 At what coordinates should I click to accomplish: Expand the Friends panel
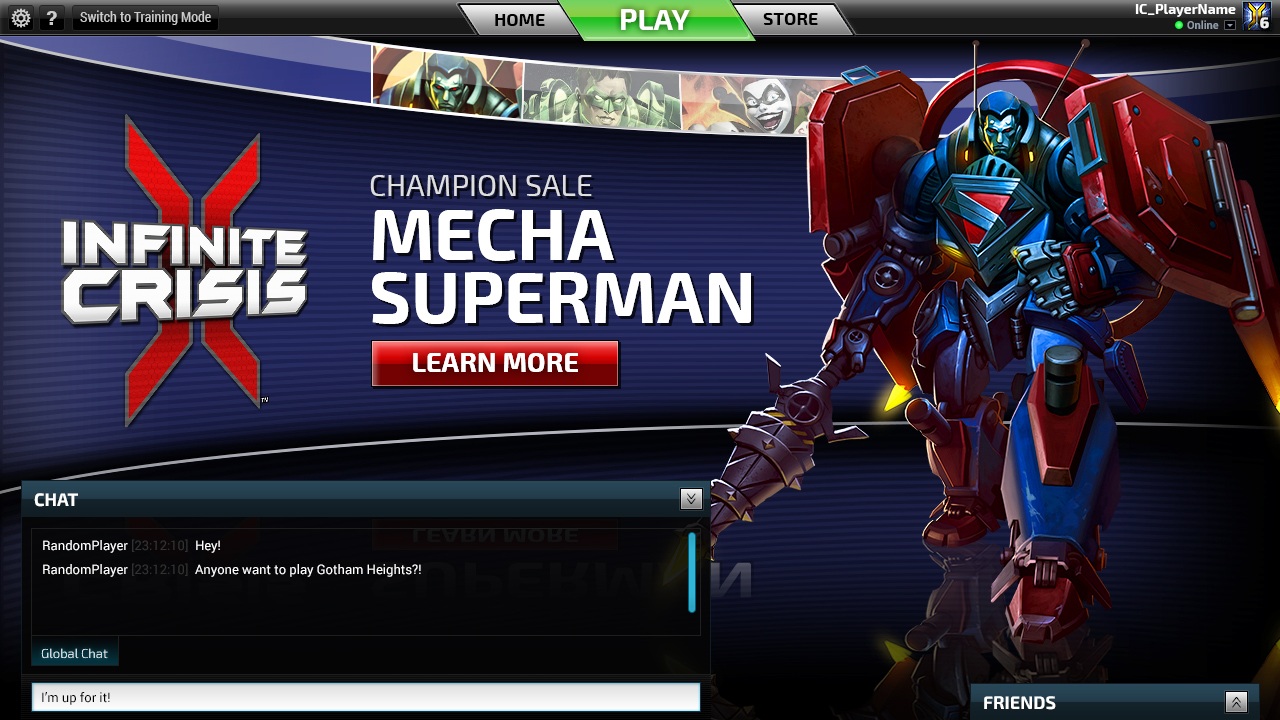pyautogui.click(x=1237, y=703)
